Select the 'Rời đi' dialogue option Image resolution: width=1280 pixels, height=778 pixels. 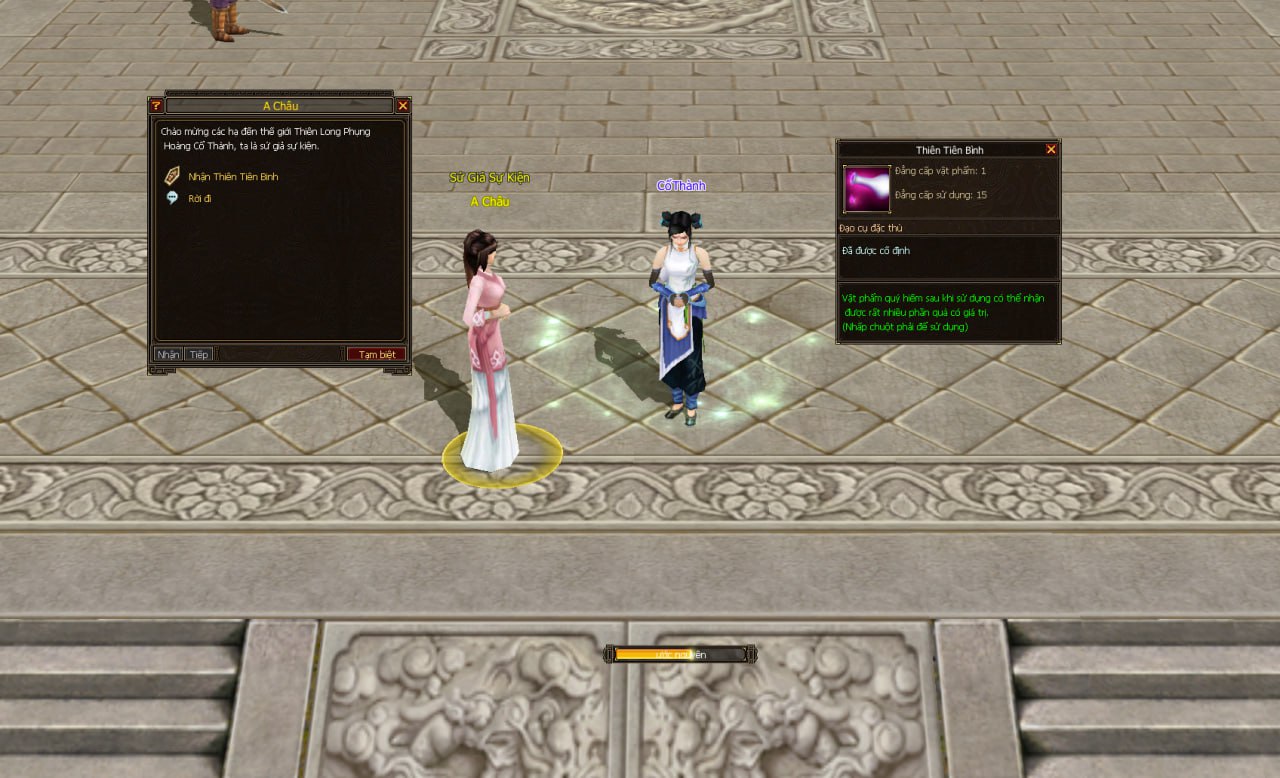(x=200, y=199)
